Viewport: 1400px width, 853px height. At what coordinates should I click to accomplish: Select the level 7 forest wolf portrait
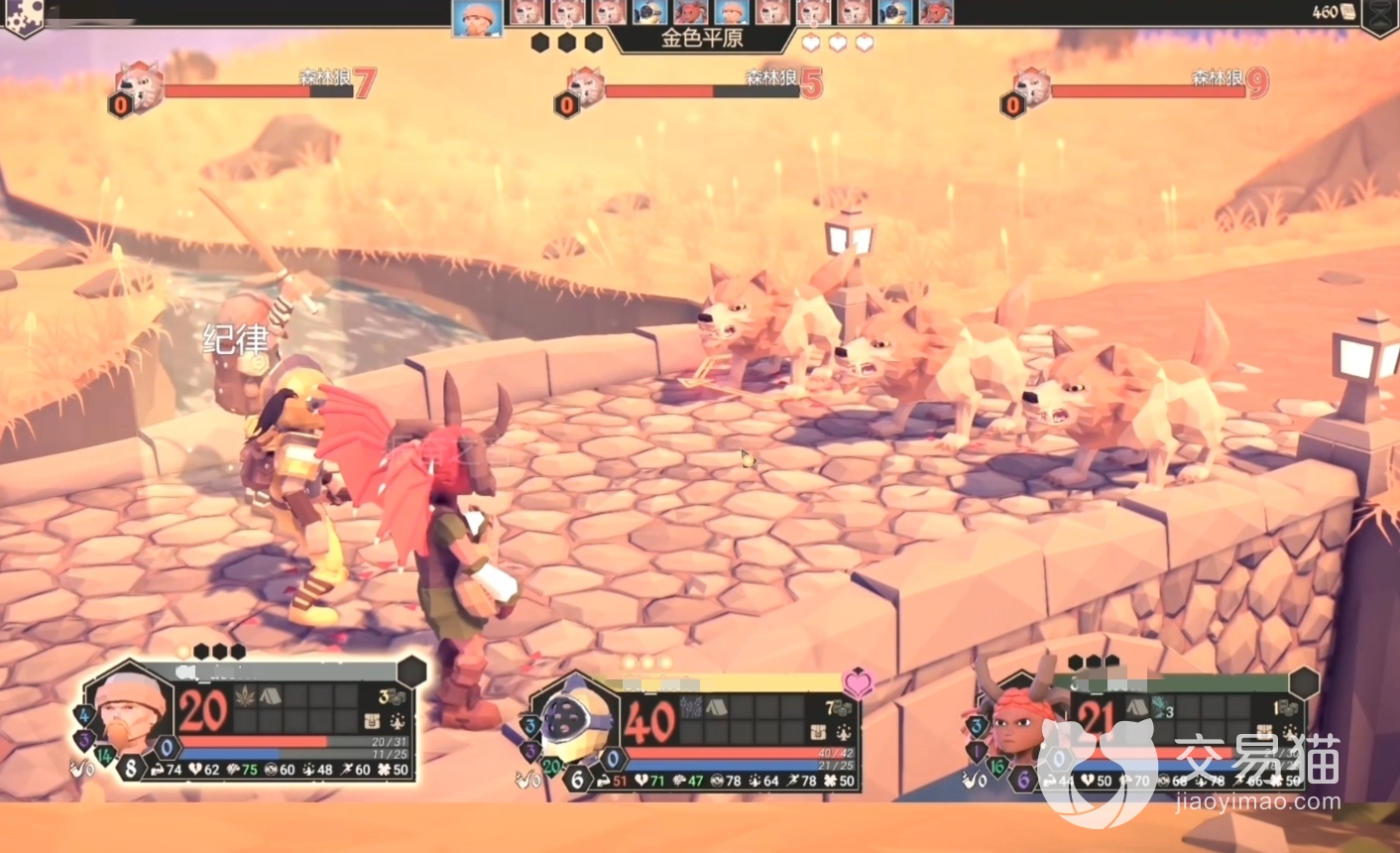pyautogui.click(x=139, y=87)
